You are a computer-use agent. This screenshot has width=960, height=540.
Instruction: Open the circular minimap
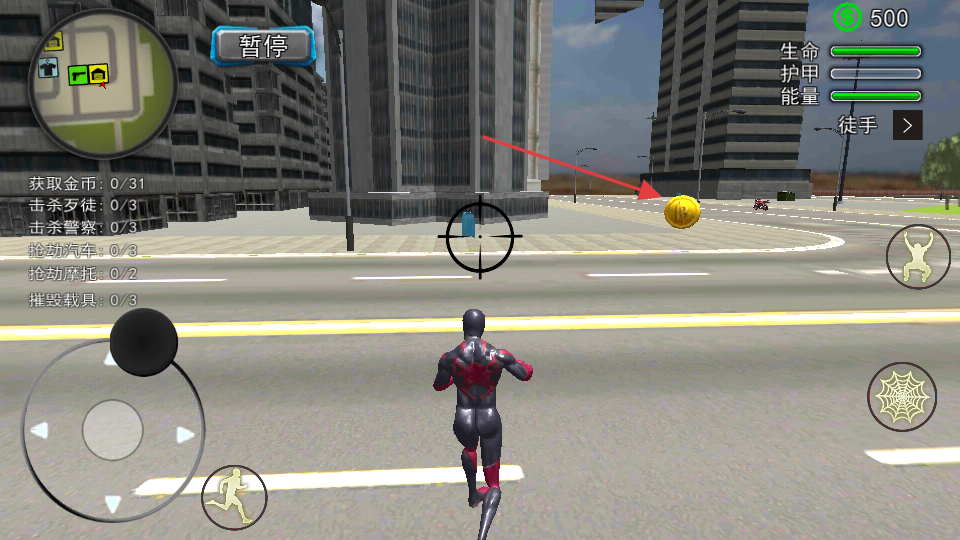102,84
